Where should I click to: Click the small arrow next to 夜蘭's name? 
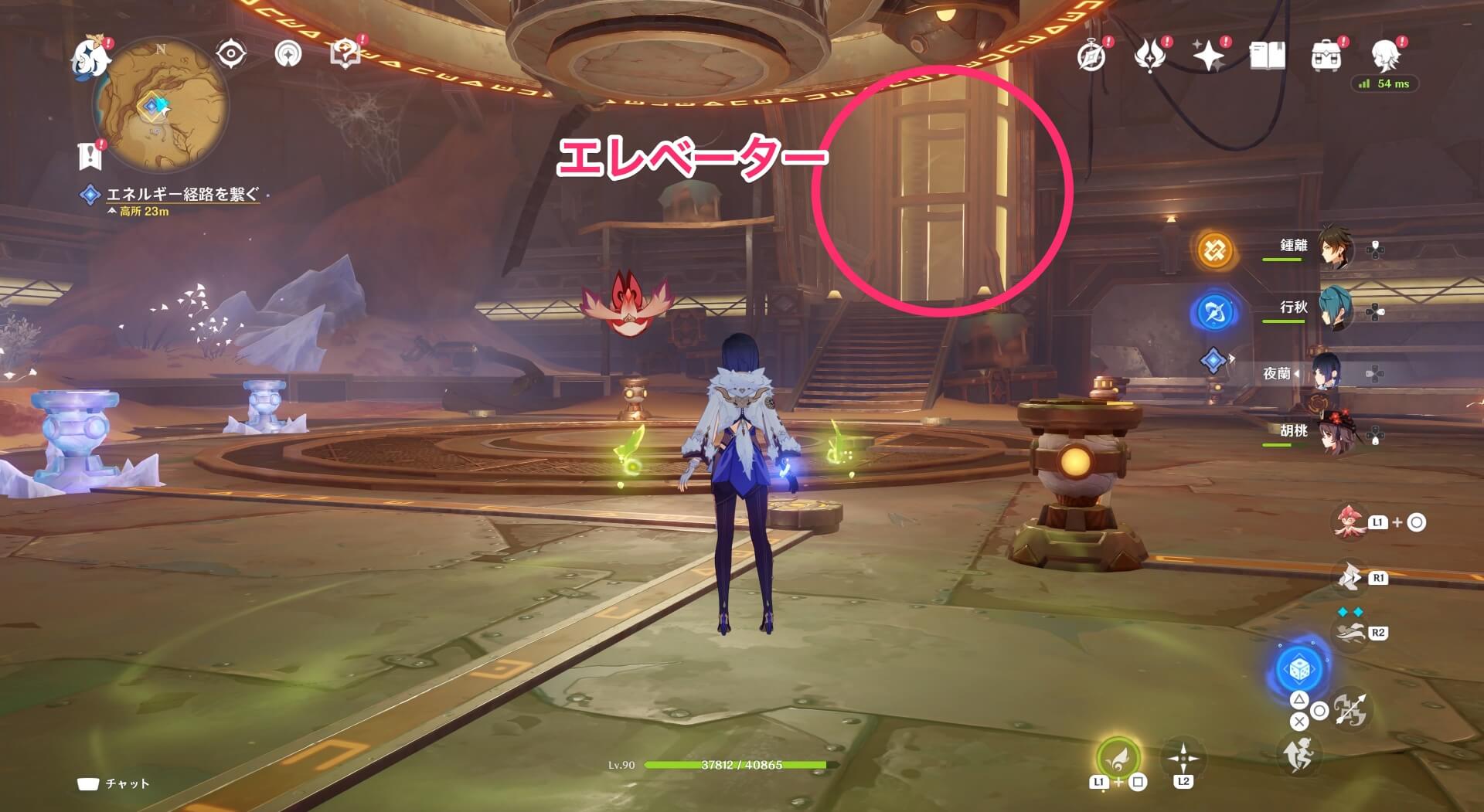coord(1296,374)
